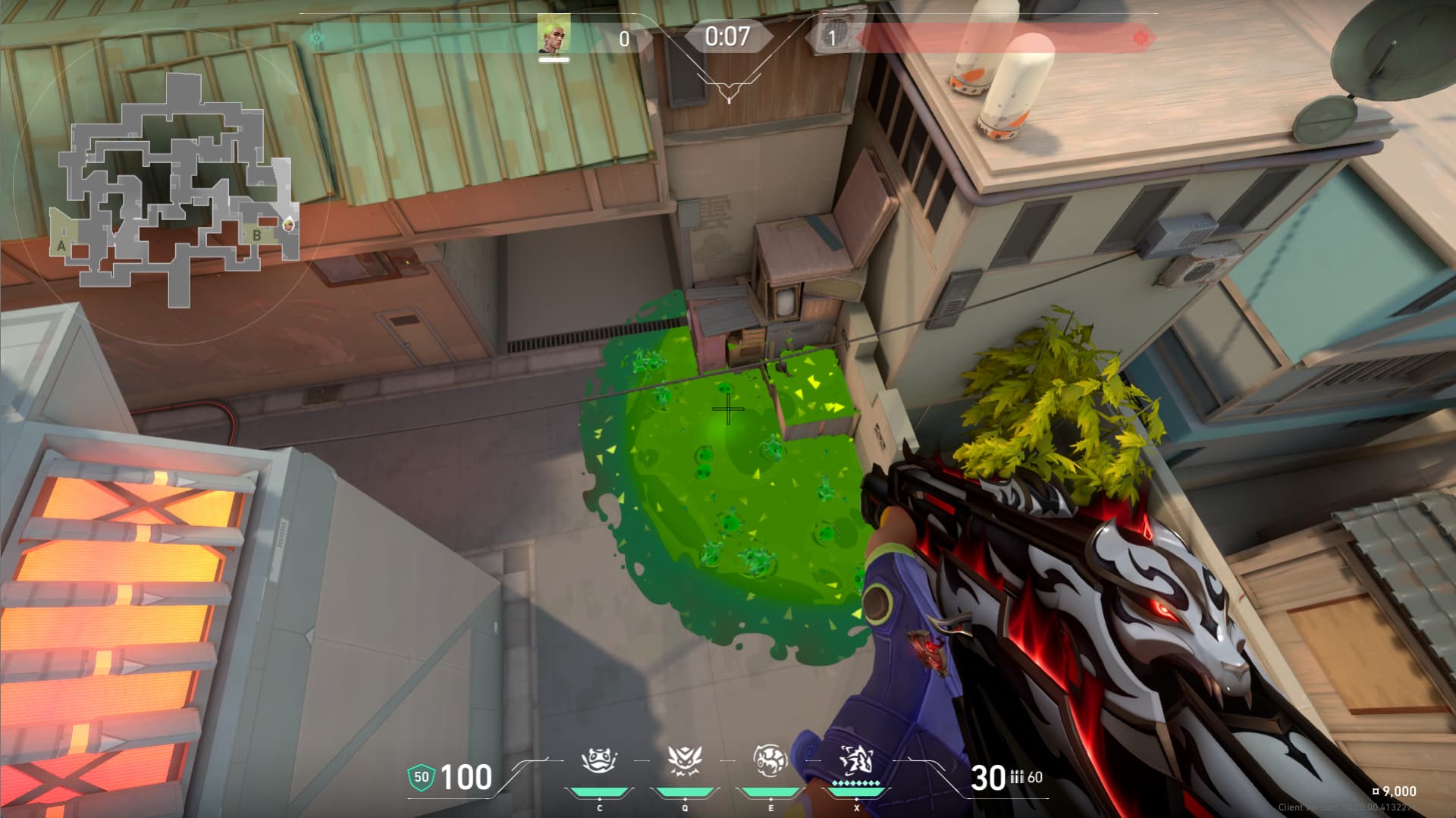Select the A site marker on the minimap
This screenshot has height=818, width=1456.
61,246
